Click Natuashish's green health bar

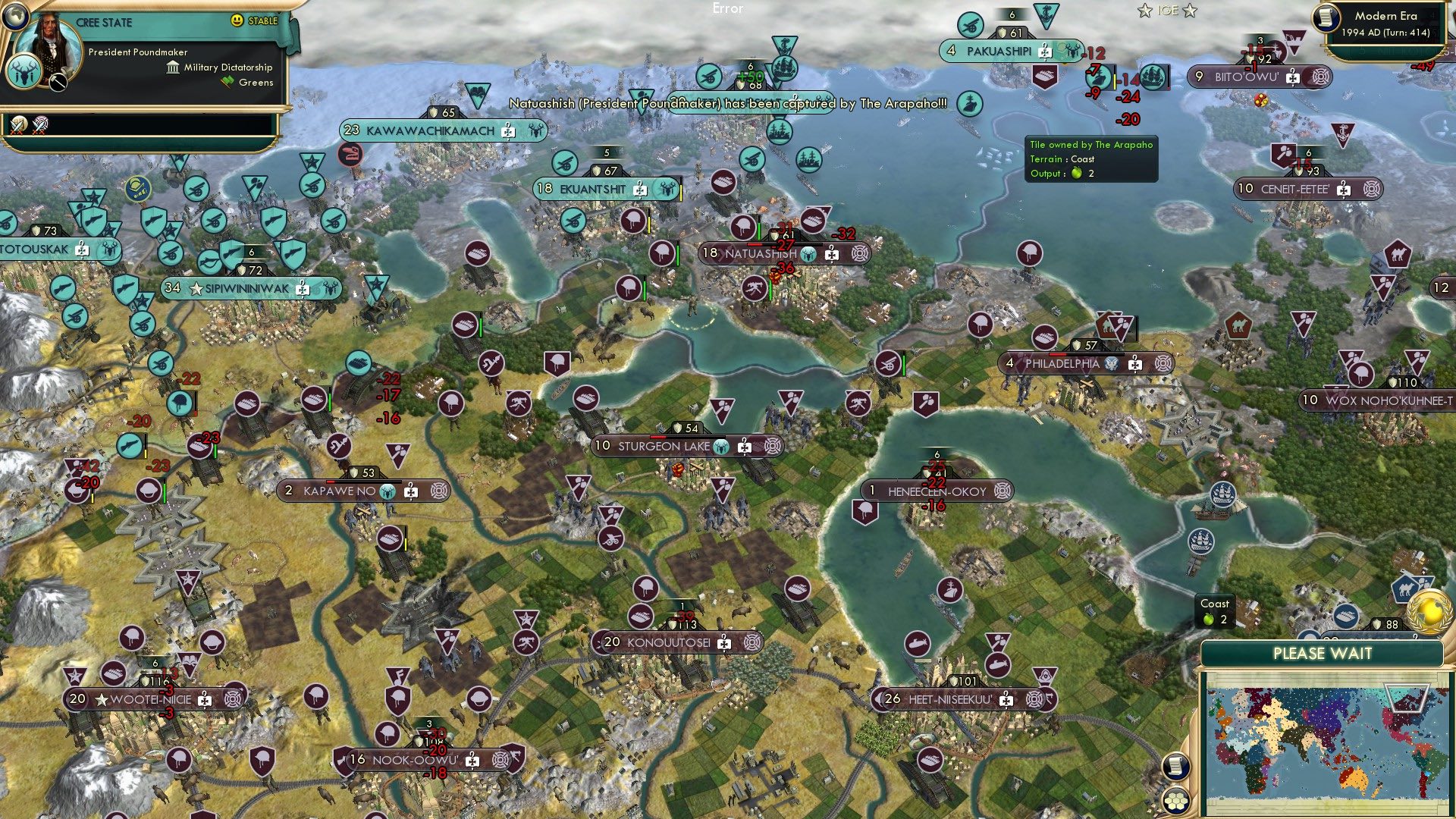759,229
